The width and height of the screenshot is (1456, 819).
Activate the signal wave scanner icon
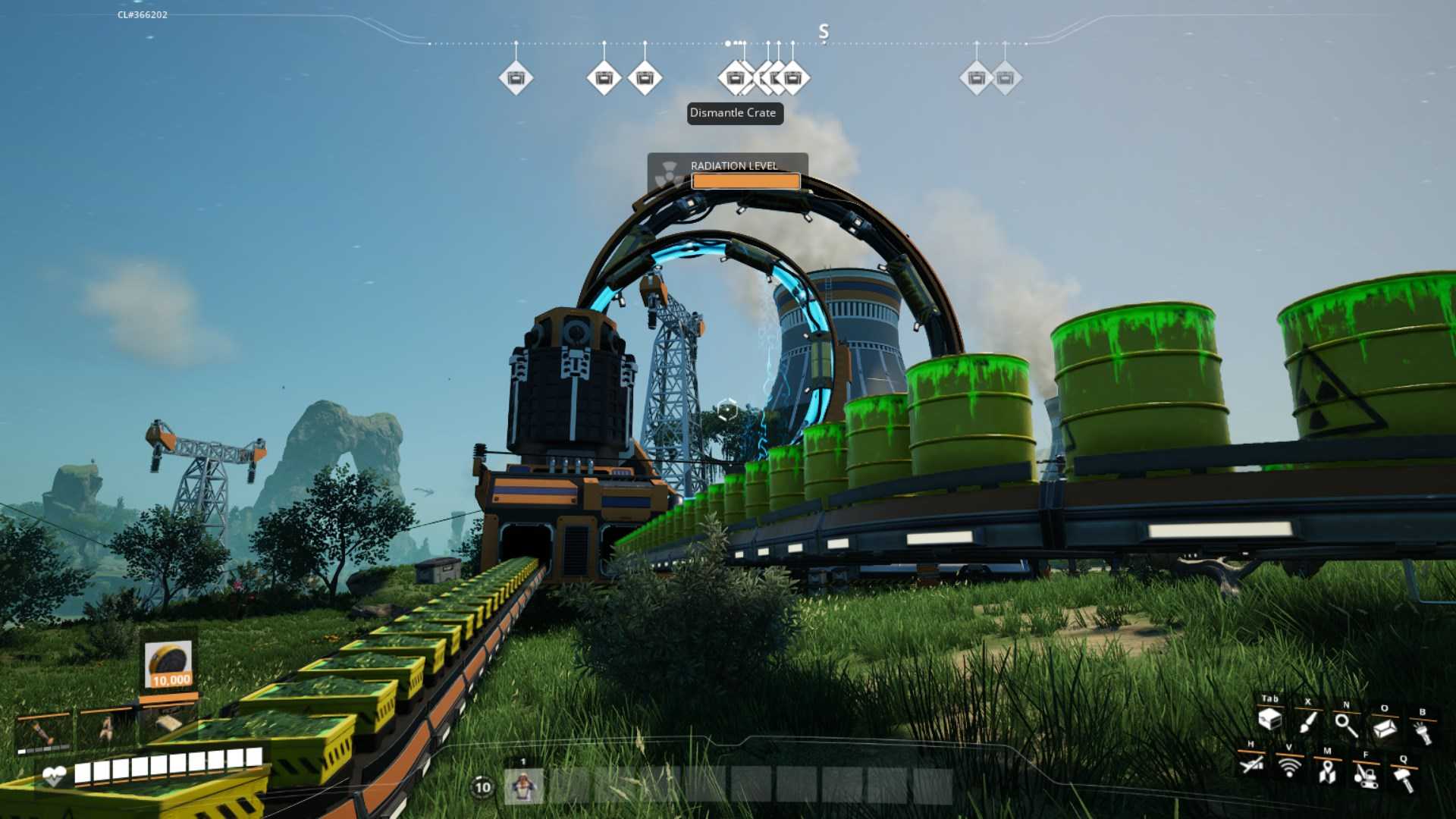1289,767
